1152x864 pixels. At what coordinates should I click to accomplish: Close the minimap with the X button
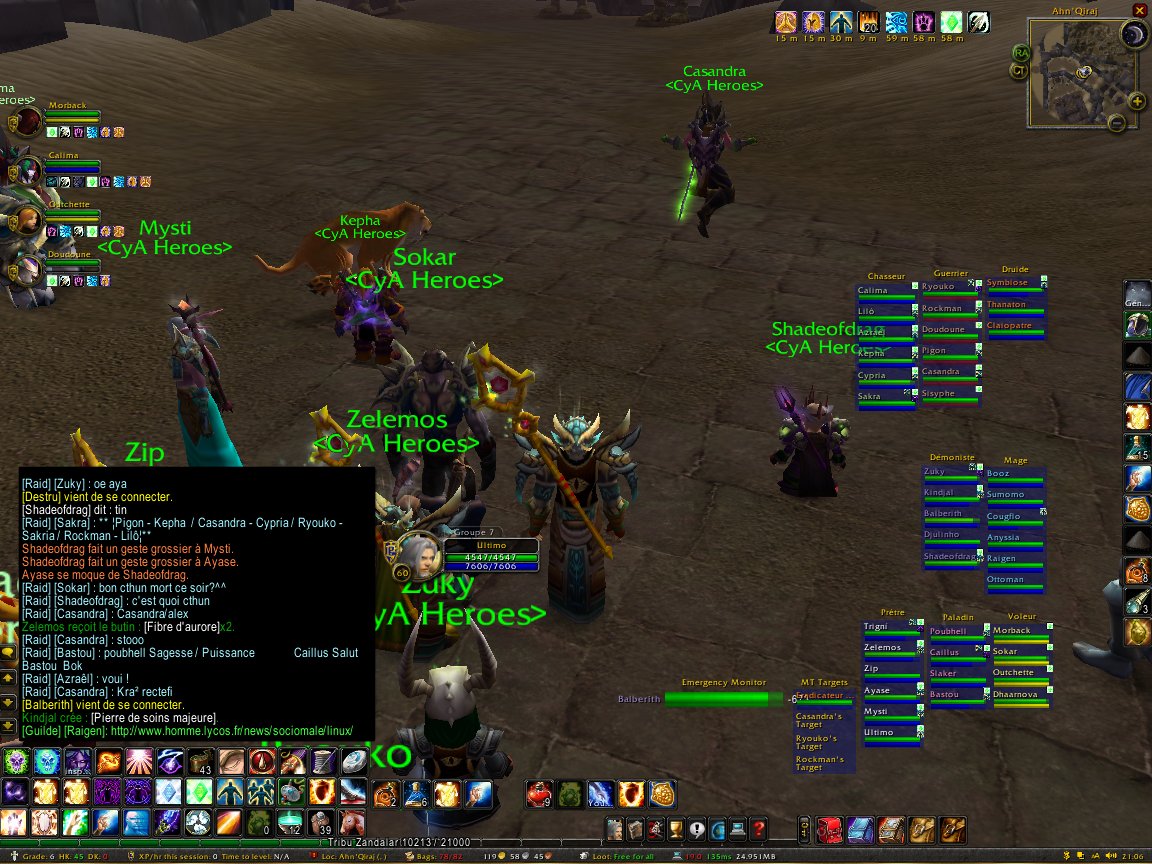[x=1139, y=9]
